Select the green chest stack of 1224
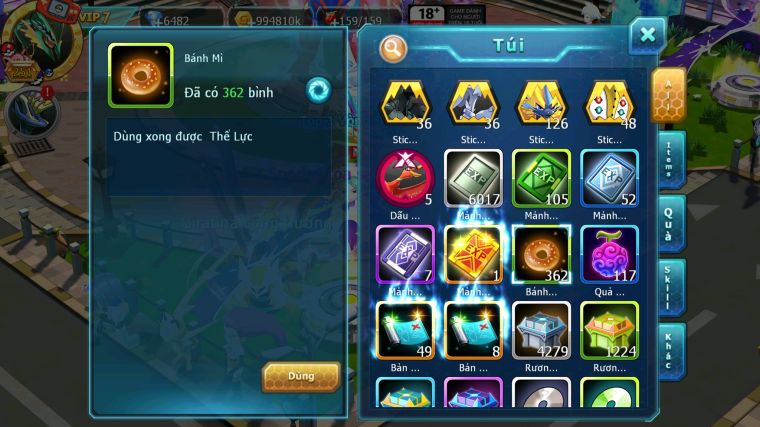The image size is (760, 427). [609, 328]
